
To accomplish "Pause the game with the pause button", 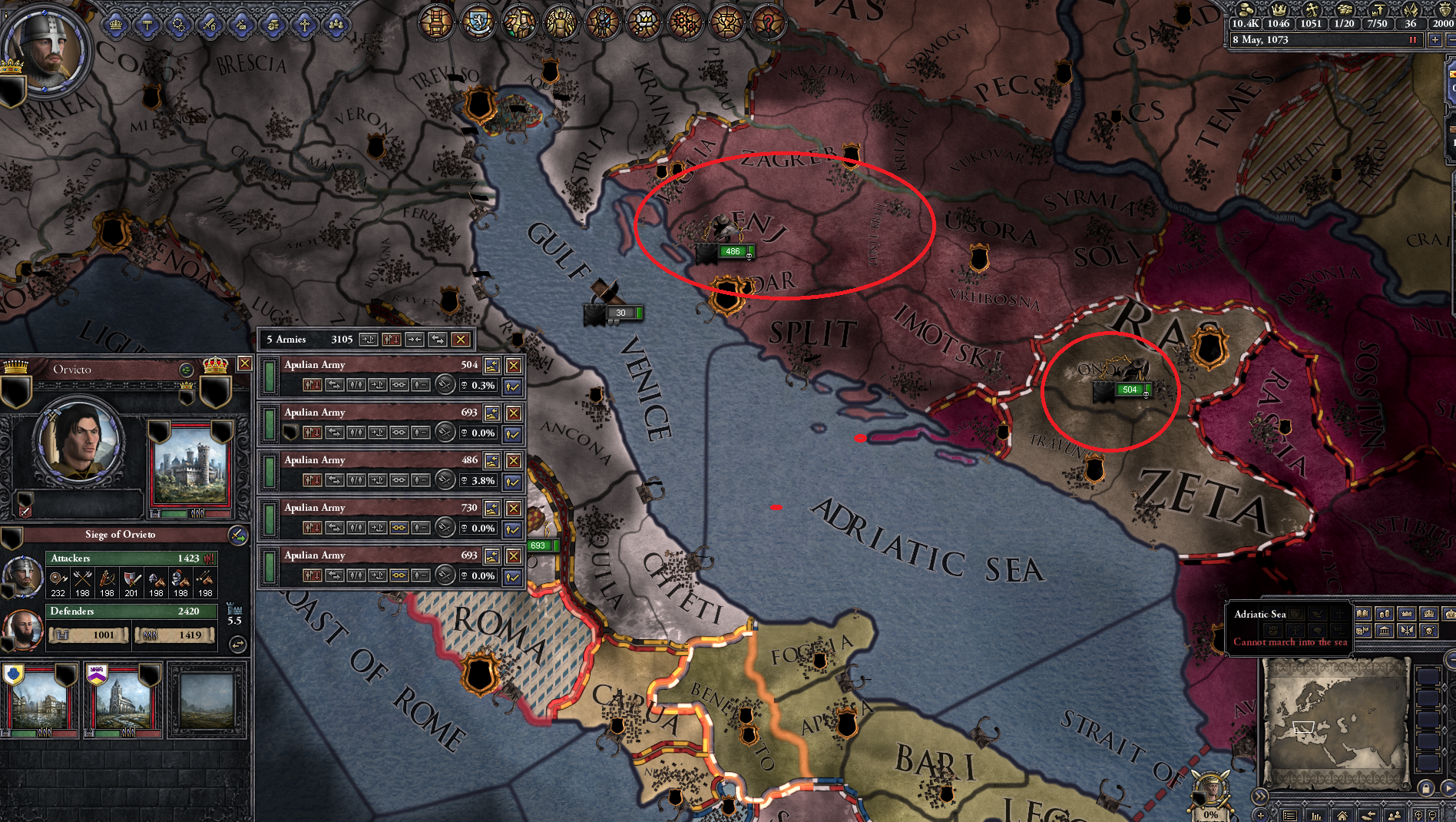I will (1412, 40).
